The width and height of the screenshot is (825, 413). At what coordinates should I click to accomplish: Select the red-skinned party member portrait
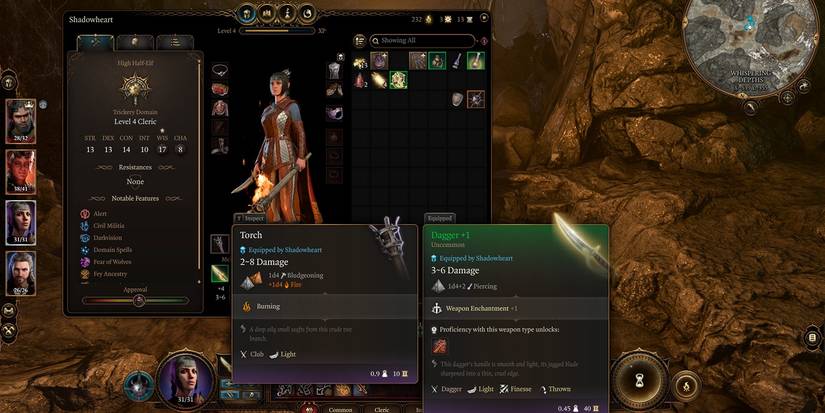(20, 169)
